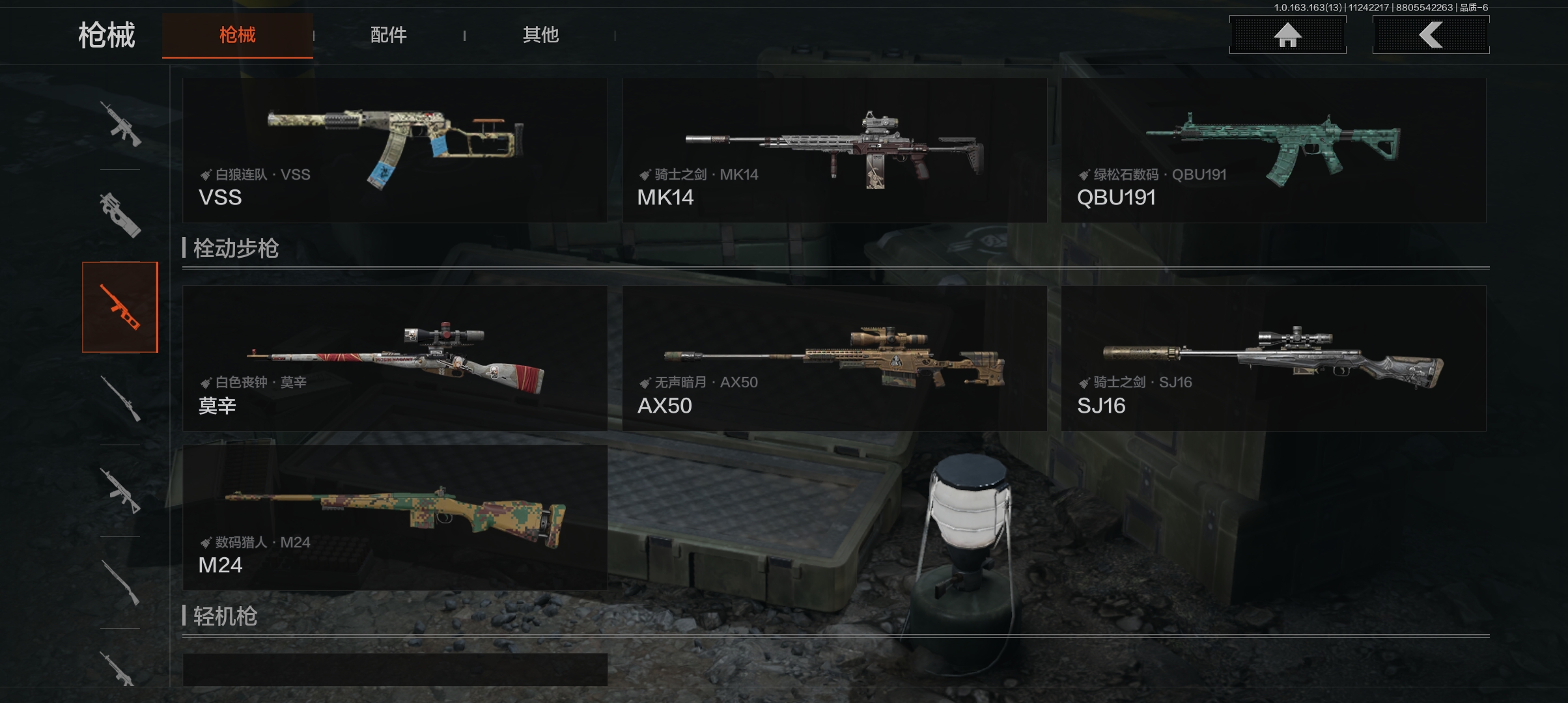Open the teal QBU191 weapon card
Viewport: 1568px width, 703px height.
pyautogui.click(x=1273, y=150)
